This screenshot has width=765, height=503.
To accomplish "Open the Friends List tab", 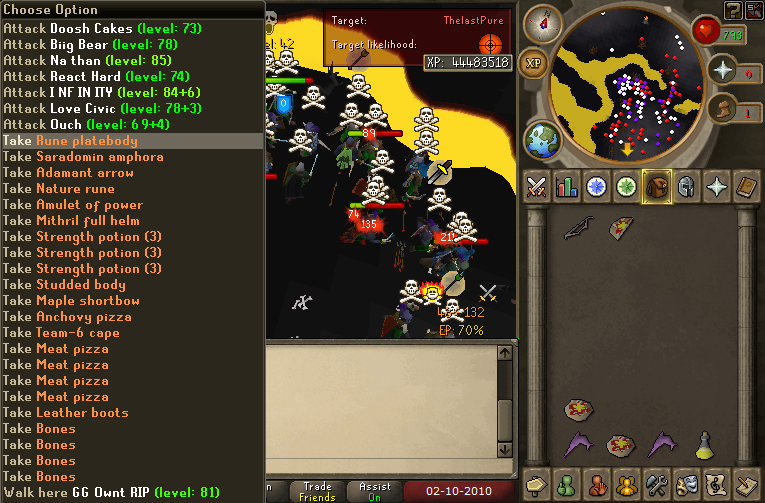I will pos(567,483).
